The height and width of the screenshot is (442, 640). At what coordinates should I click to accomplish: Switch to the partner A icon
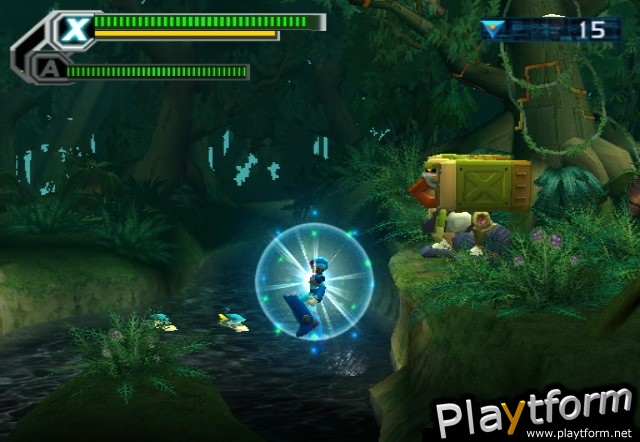tap(46, 69)
